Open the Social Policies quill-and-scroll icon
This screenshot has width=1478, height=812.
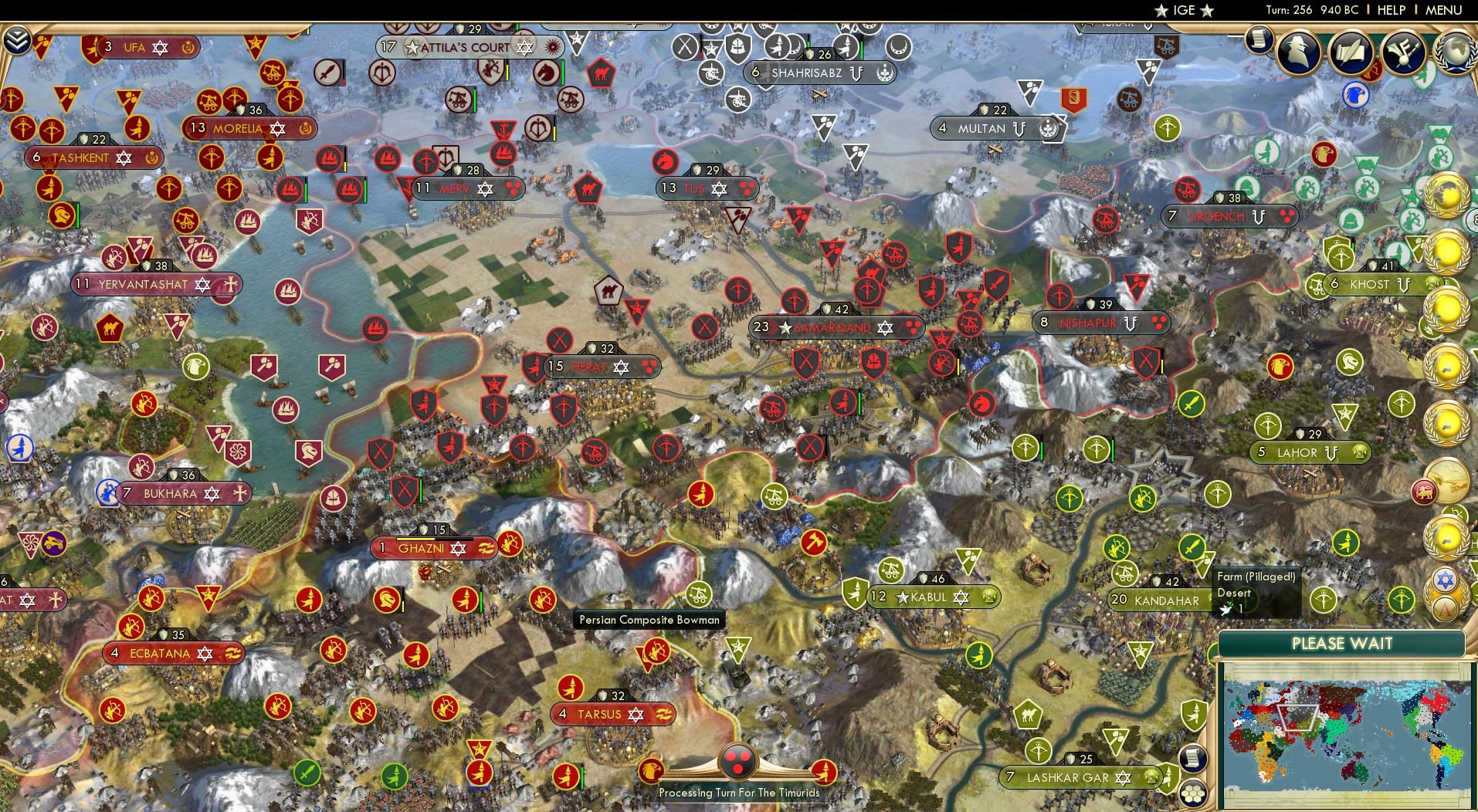pyautogui.click(x=1352, y=52)
